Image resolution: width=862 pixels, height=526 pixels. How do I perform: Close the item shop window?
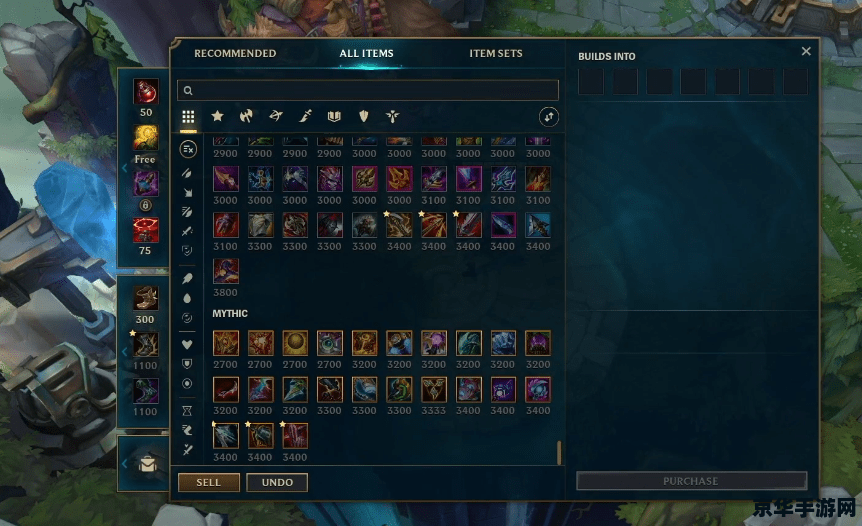(806, 52)
